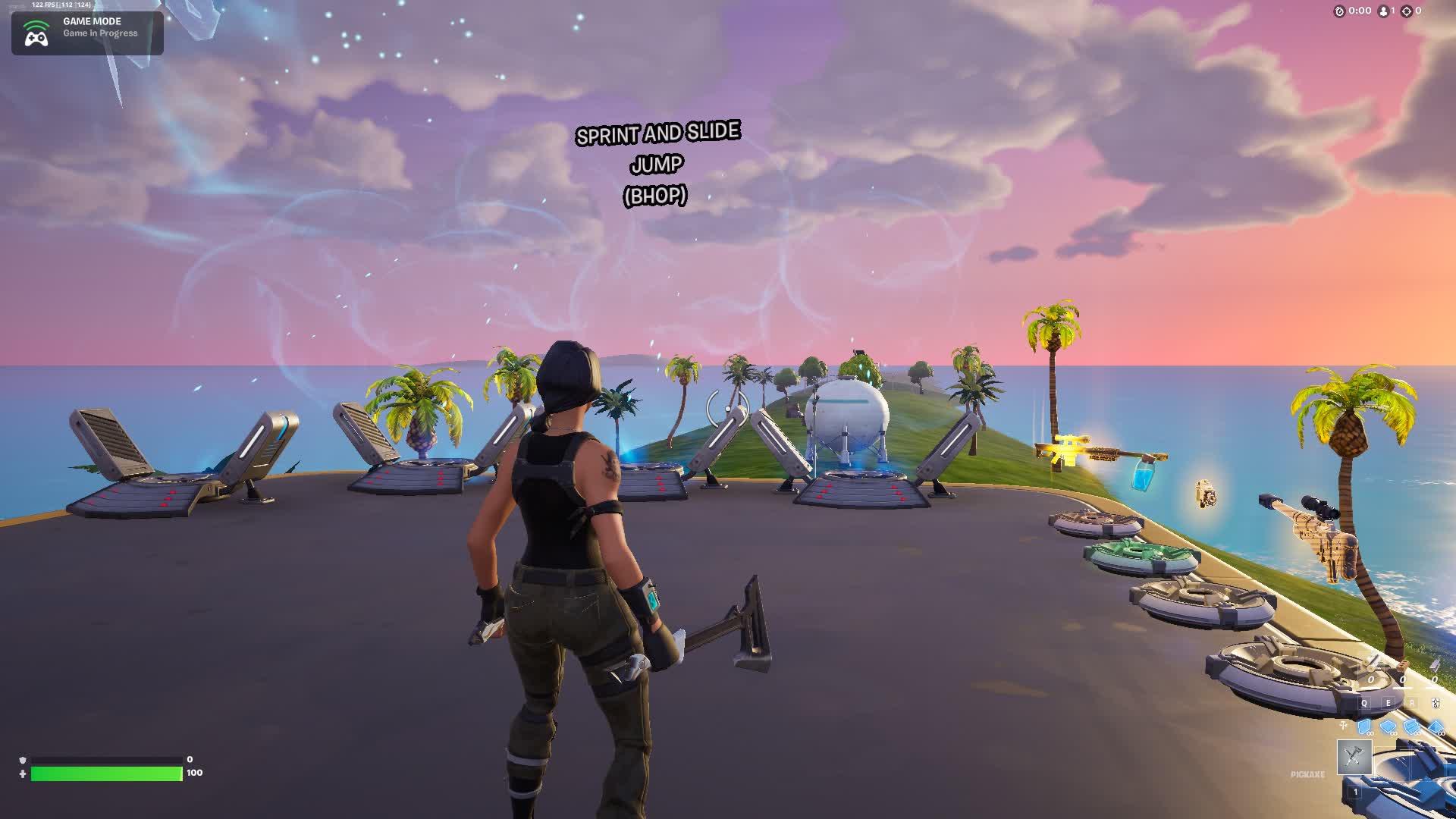Toggle the E build slot

click(1388, 702)
